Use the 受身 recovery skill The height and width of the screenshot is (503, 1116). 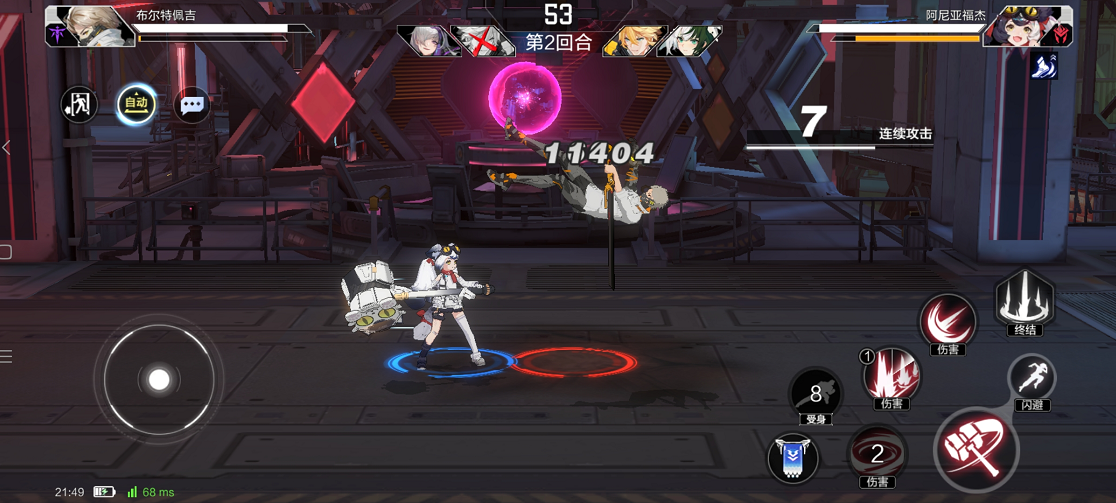pos(816,393)
